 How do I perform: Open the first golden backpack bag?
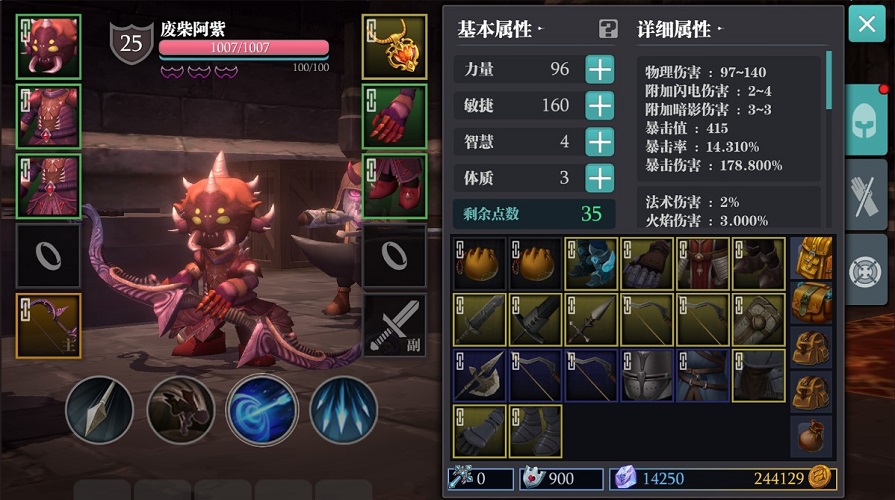(x=812, y=259)
